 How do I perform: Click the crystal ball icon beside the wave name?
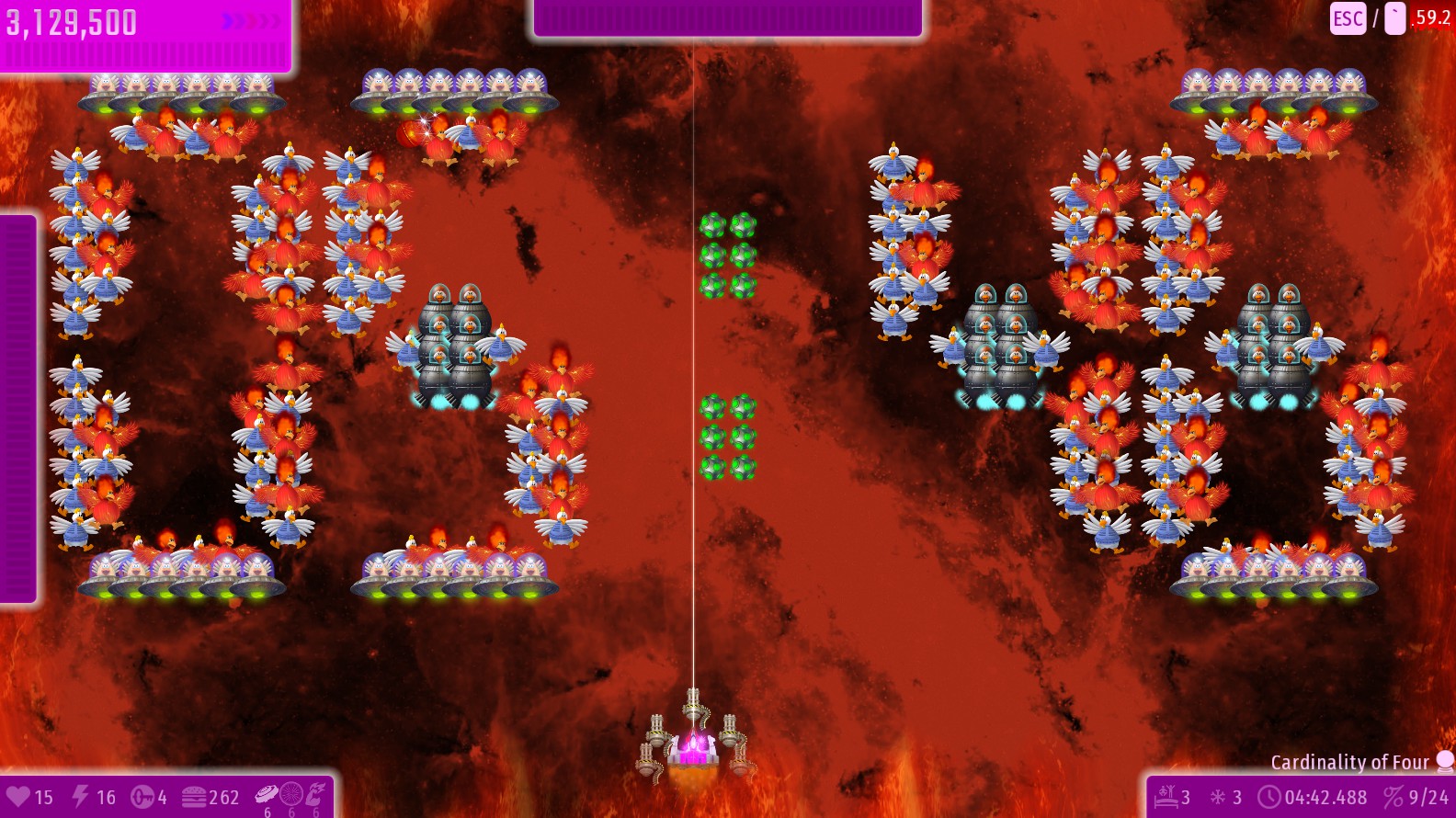(1445, 761)
